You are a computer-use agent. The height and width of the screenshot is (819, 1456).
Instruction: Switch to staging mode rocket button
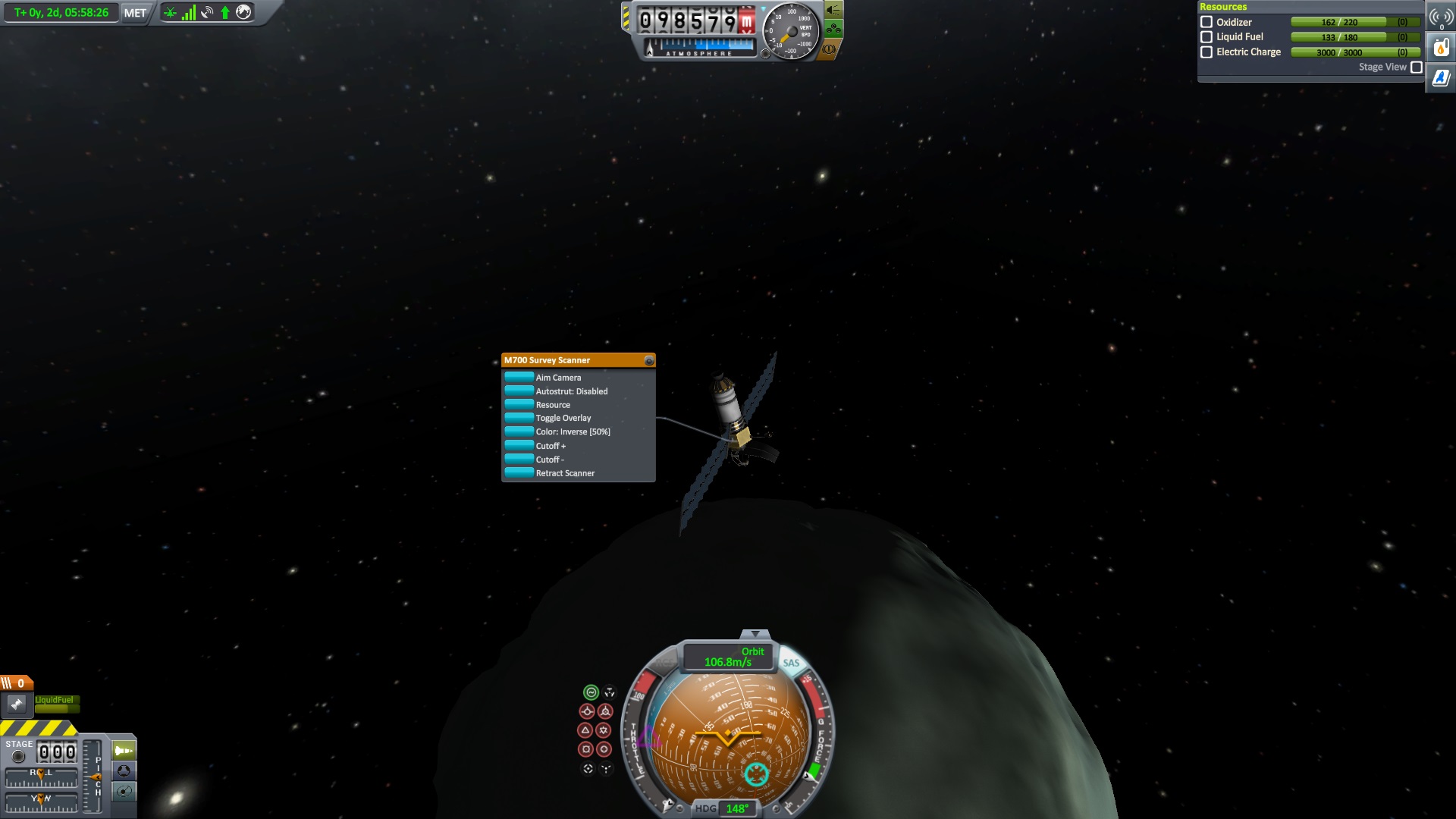pos(124,751)
